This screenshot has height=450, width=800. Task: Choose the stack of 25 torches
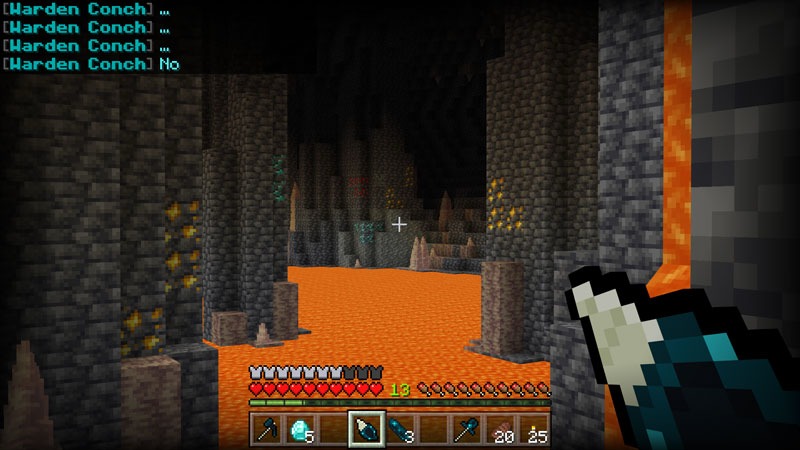534,430
